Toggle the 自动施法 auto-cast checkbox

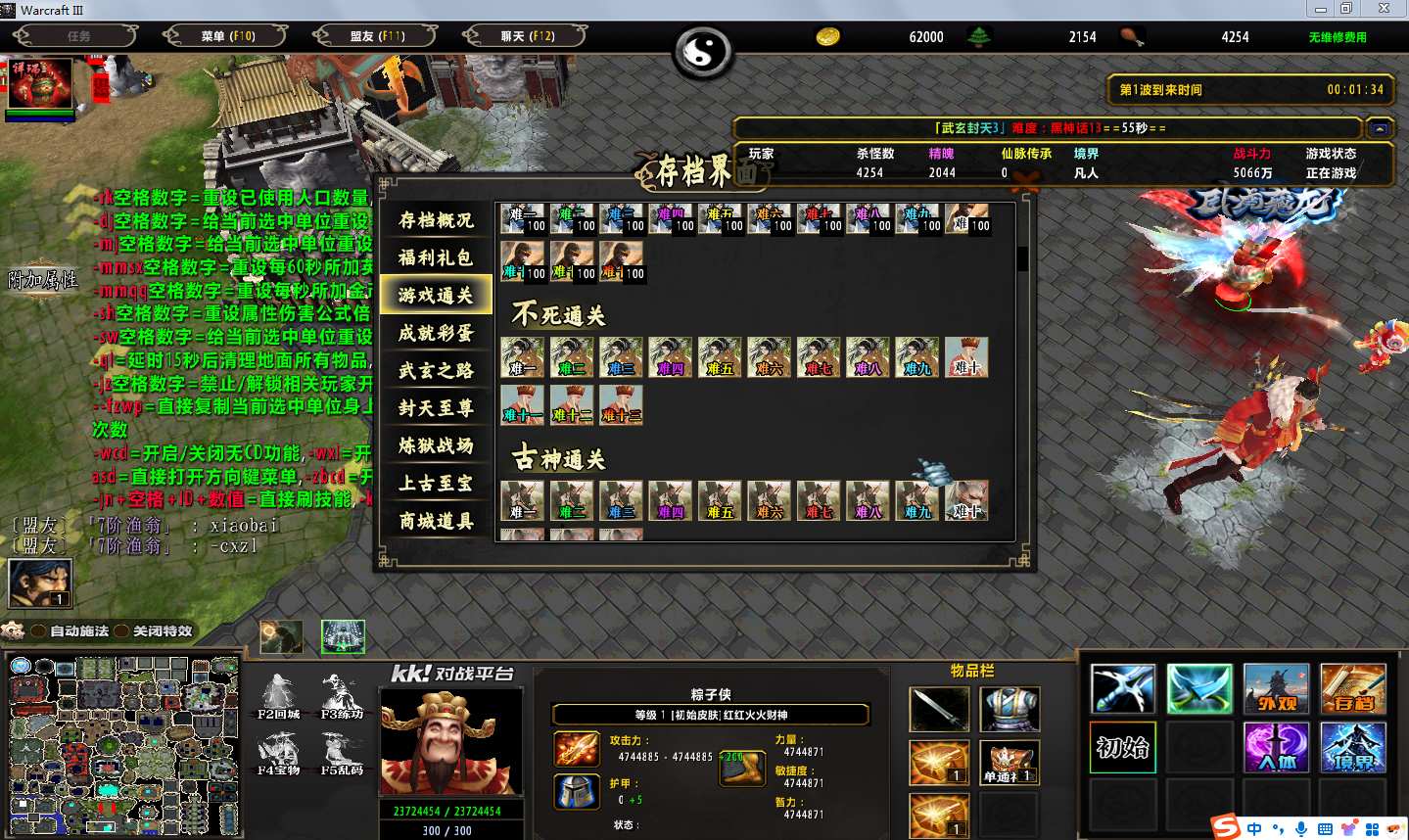(39, 631)
